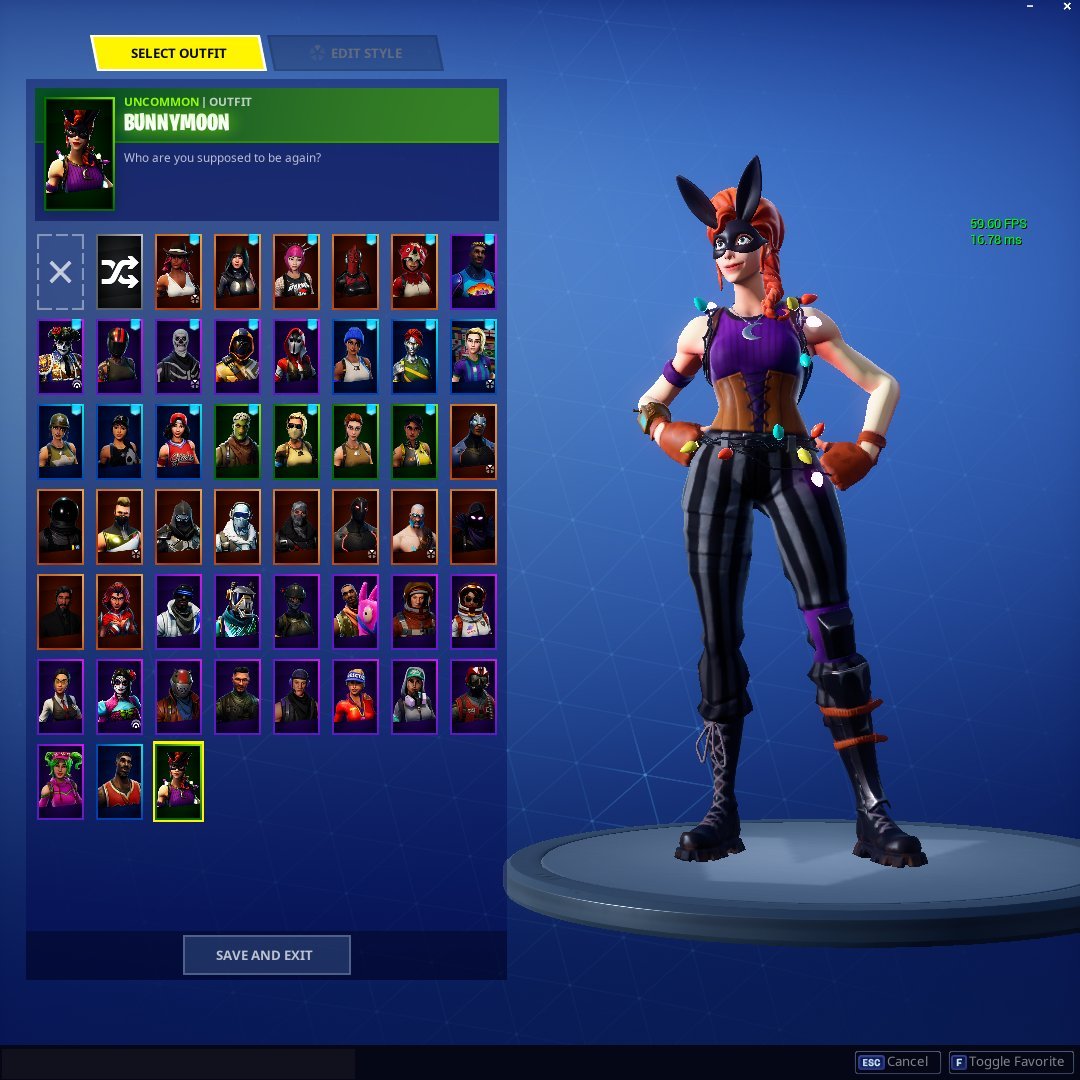Select the black-helmet Dark Voyager outfit

(x=60, y=527)
